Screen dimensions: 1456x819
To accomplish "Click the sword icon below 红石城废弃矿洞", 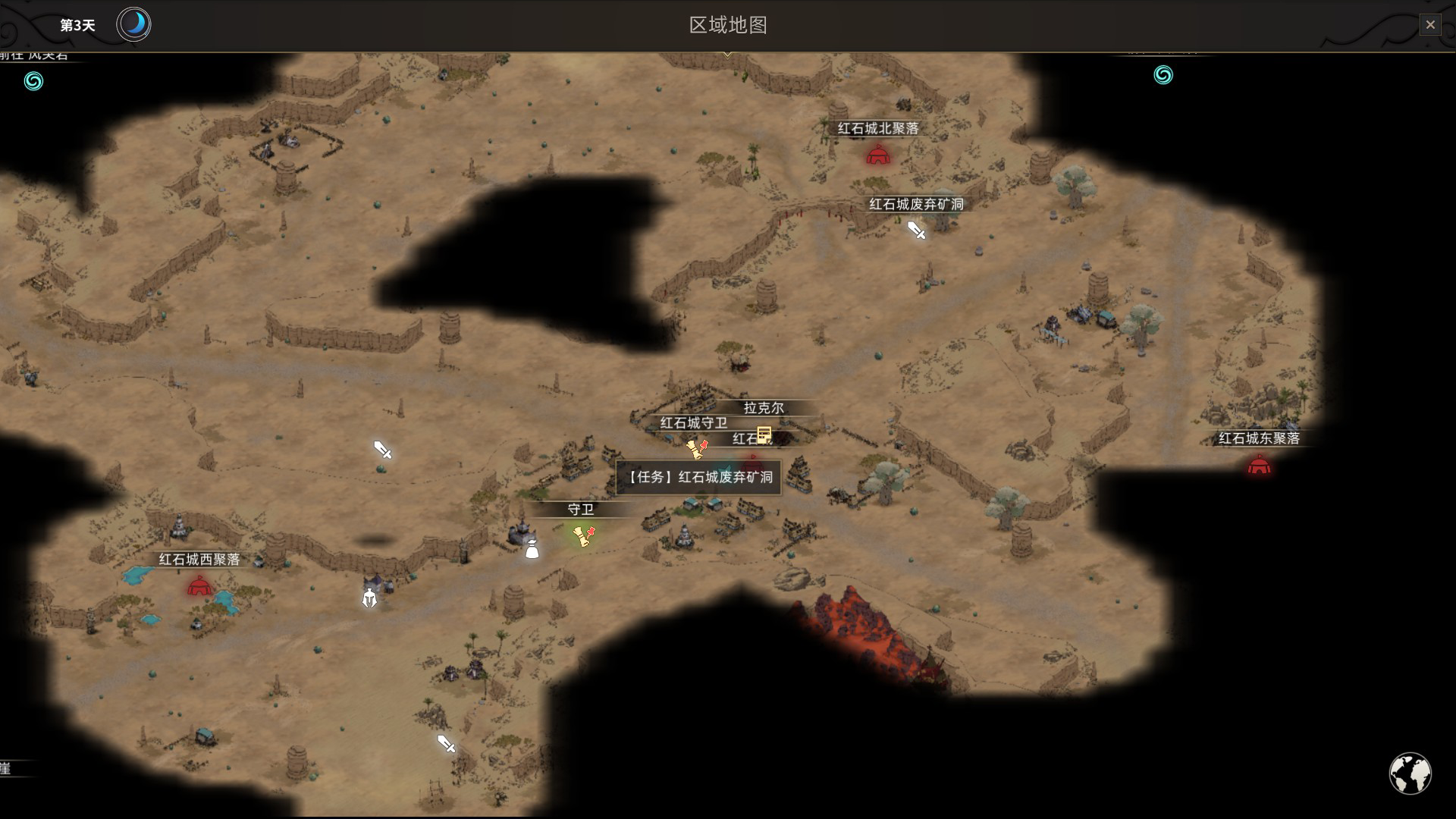I will [915, 232].
